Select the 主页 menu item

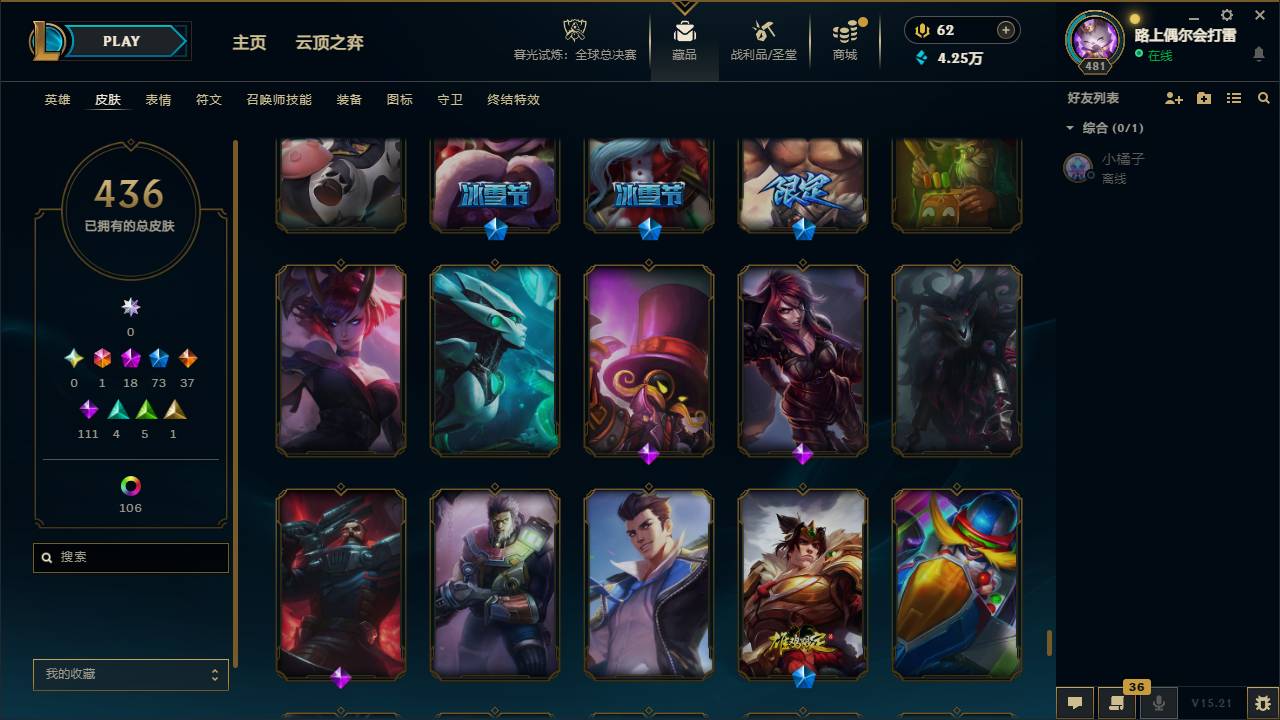pos(249,43)
